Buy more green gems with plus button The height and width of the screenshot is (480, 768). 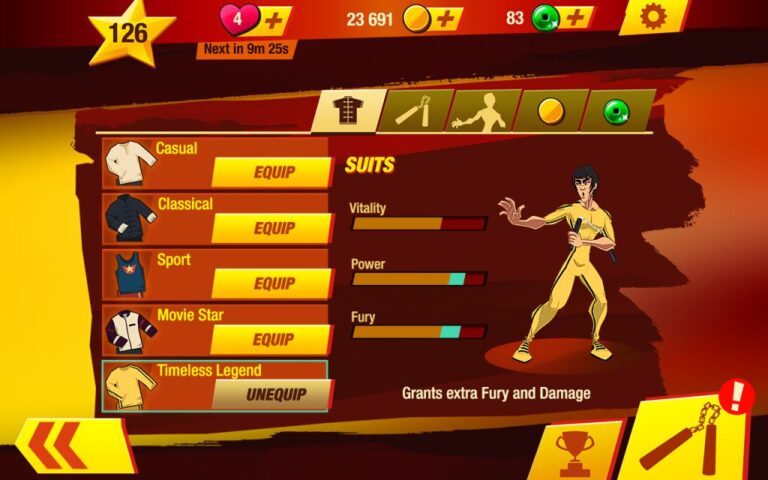tap(577, 18)
